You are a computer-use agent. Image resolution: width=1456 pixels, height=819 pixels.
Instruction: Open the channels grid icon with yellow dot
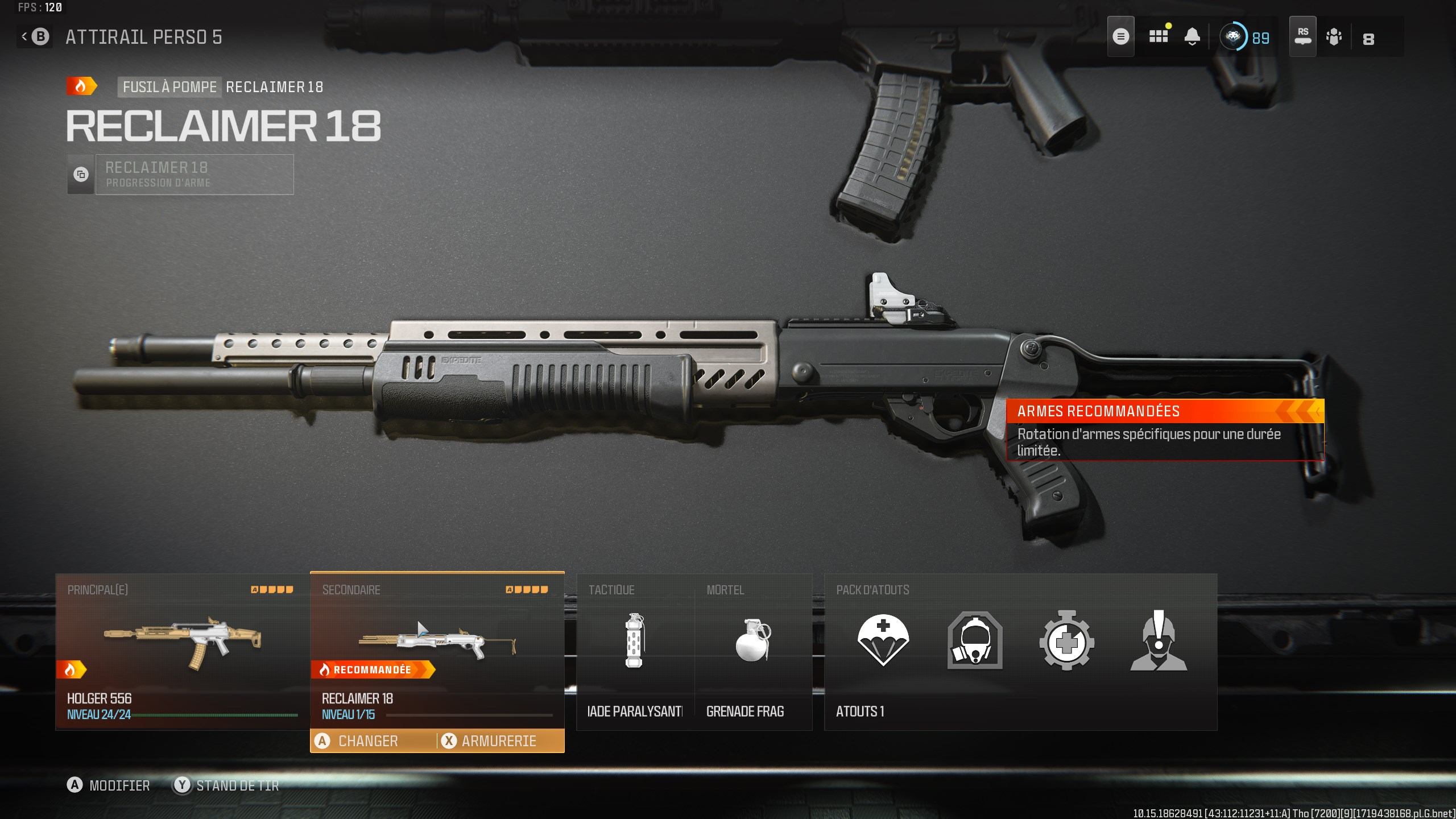pyautogui.click(x=1159, y=36)
